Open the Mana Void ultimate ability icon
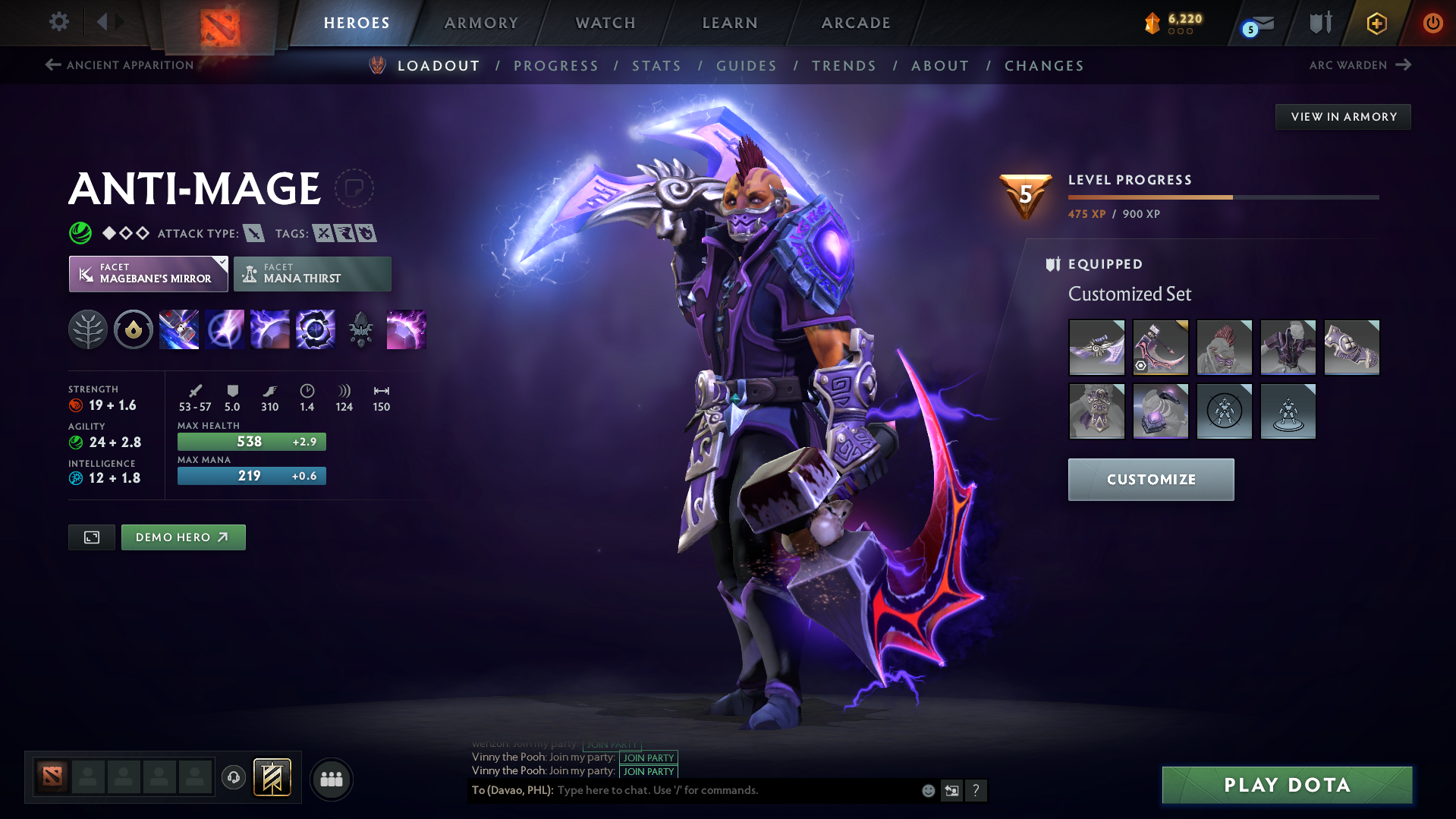This screenshot has height=819, width=1456. point(316,329)
